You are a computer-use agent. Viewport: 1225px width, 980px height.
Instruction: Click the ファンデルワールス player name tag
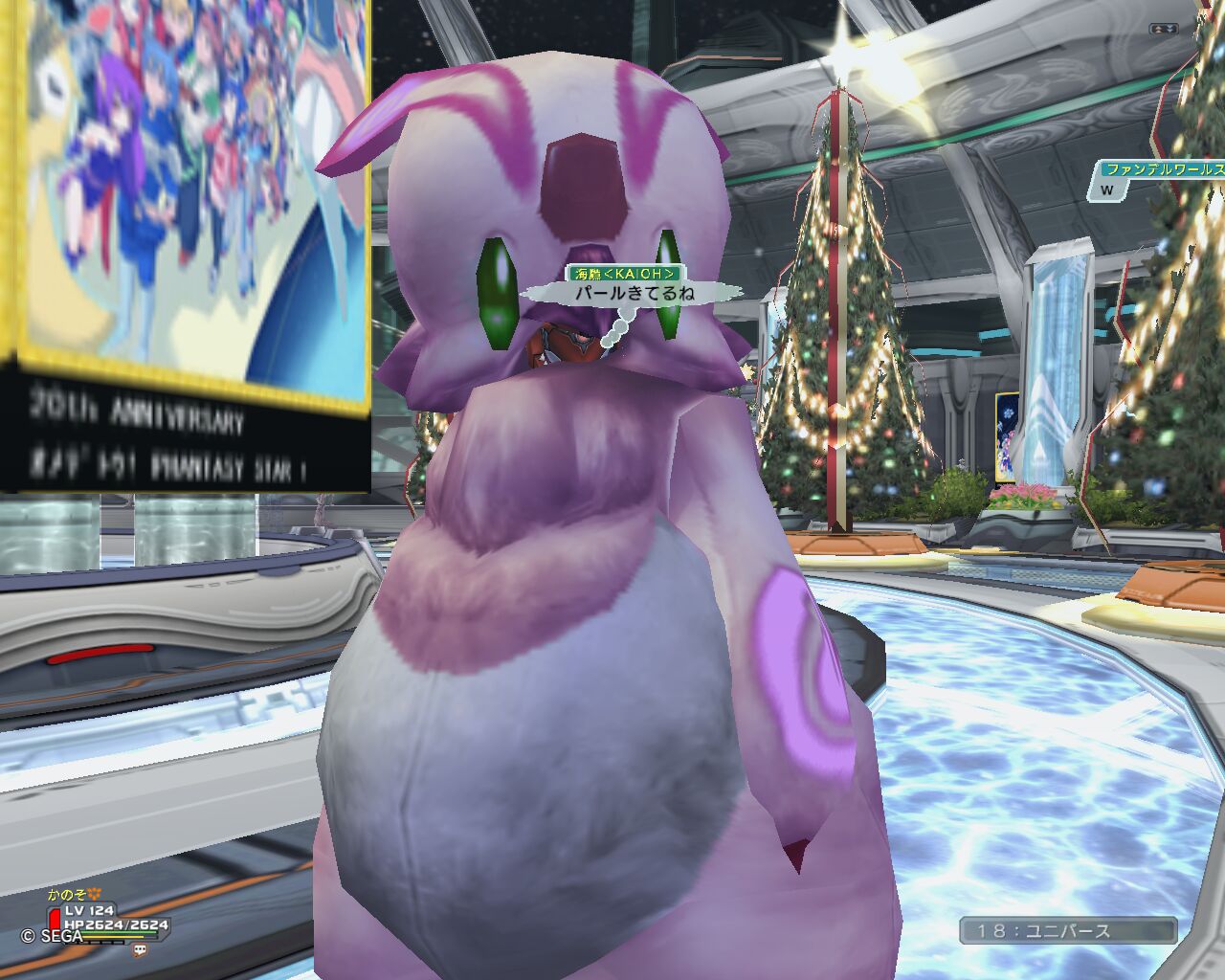1162,169
